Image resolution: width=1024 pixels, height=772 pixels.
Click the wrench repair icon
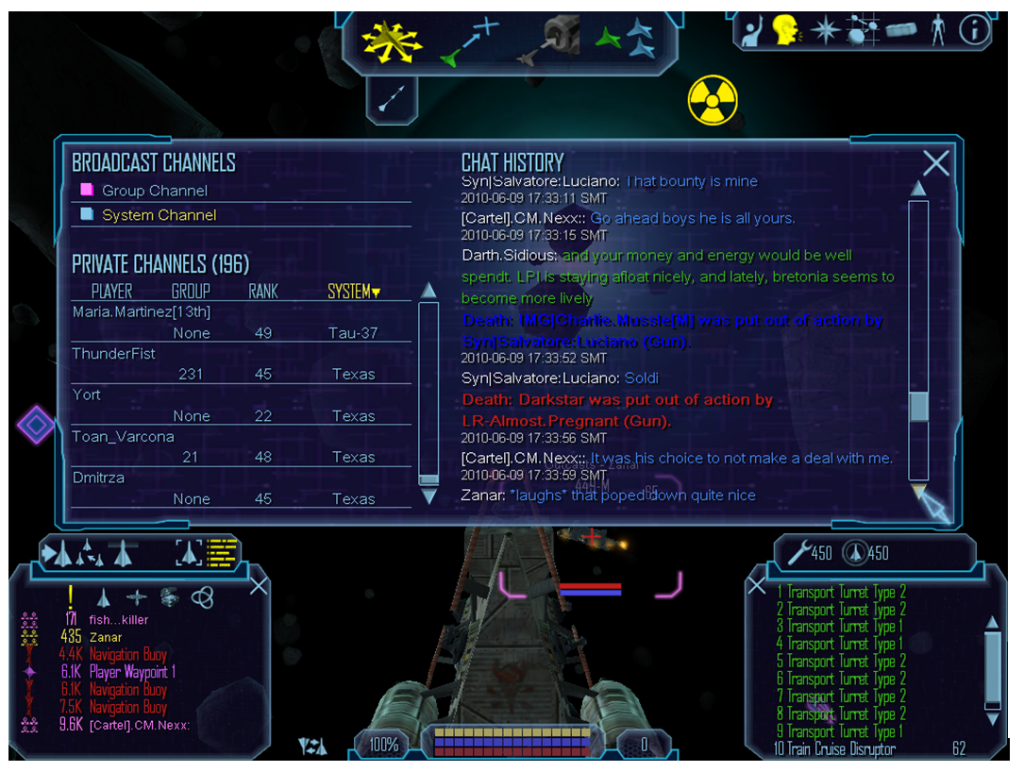[798, 552]
